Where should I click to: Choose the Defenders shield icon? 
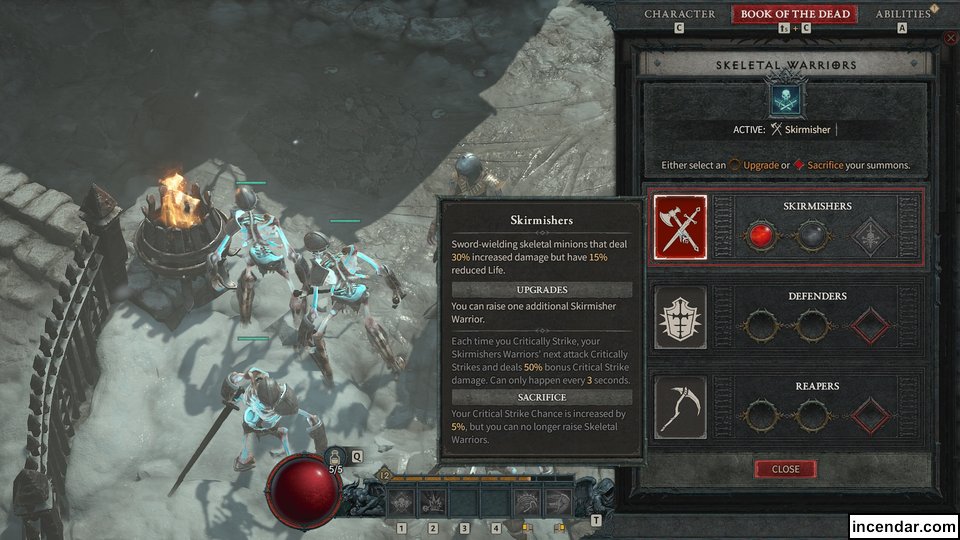pos(680,318)
